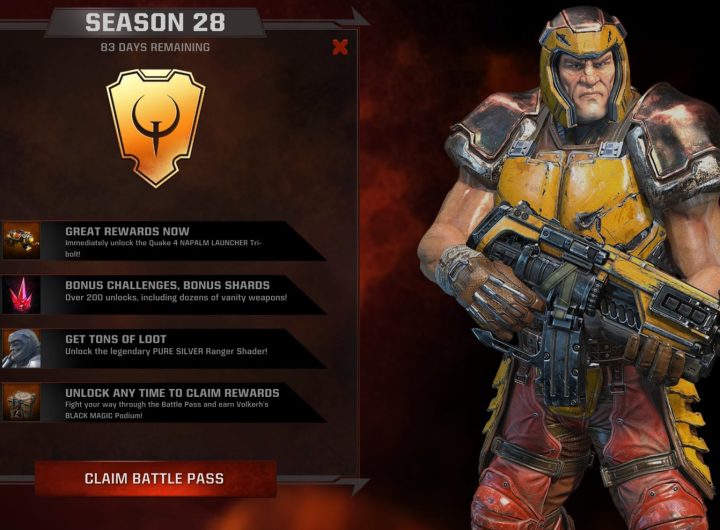Claim the Season 28 Battle Pass
Viewport: 720px width, 530px height.
click(x=155, y=479)
